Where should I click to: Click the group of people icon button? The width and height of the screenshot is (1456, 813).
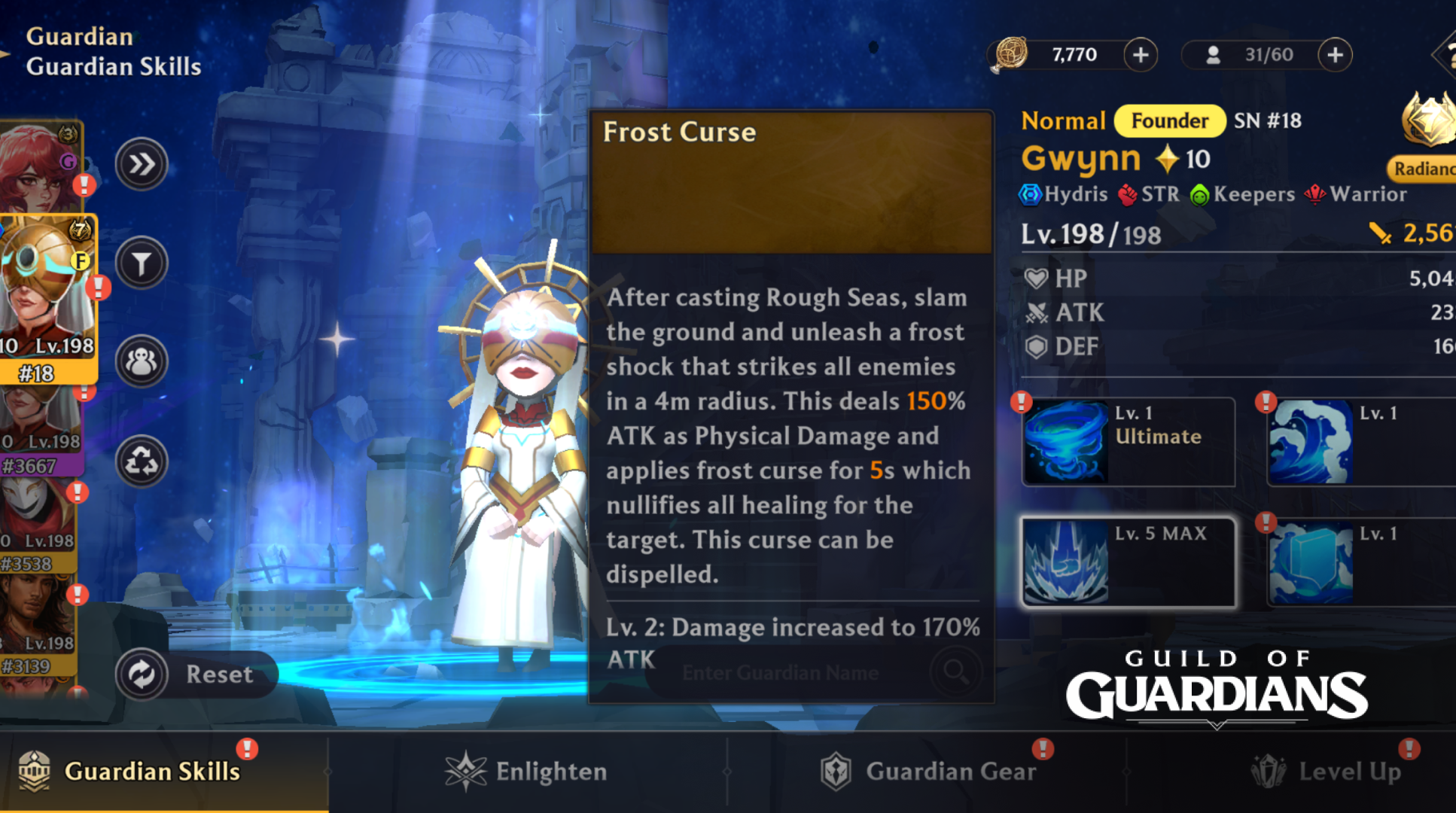click(x=142, y=362)
